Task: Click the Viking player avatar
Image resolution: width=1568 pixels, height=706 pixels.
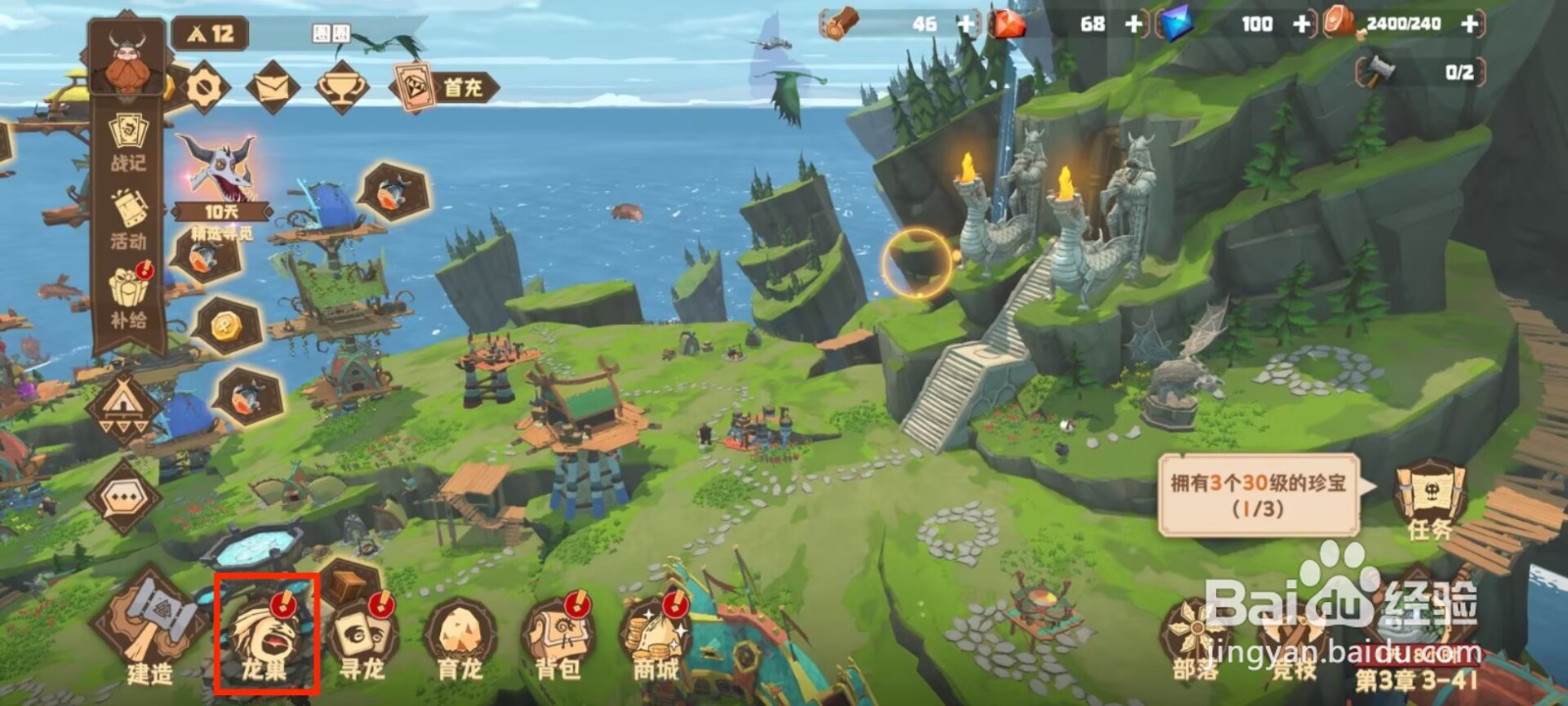Action: pos(127,59)
